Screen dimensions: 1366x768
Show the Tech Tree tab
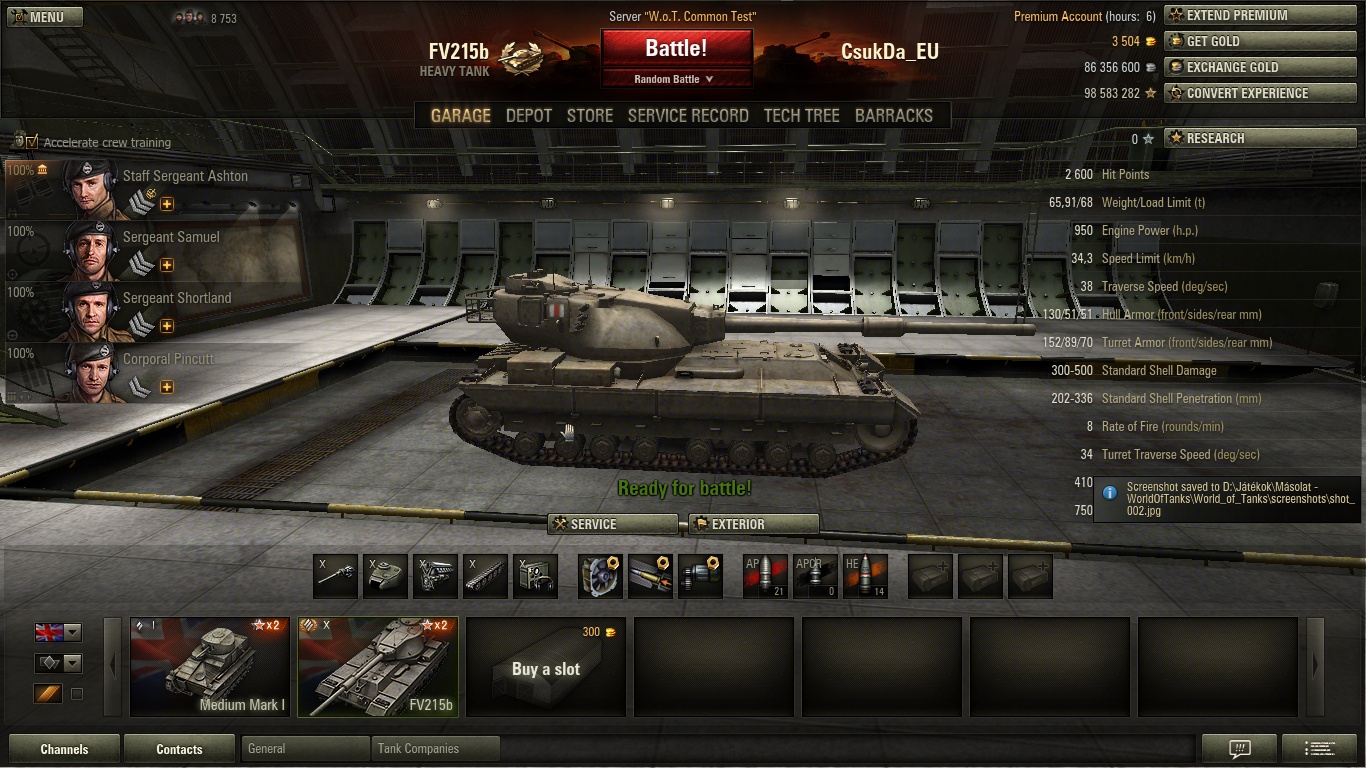801,116
